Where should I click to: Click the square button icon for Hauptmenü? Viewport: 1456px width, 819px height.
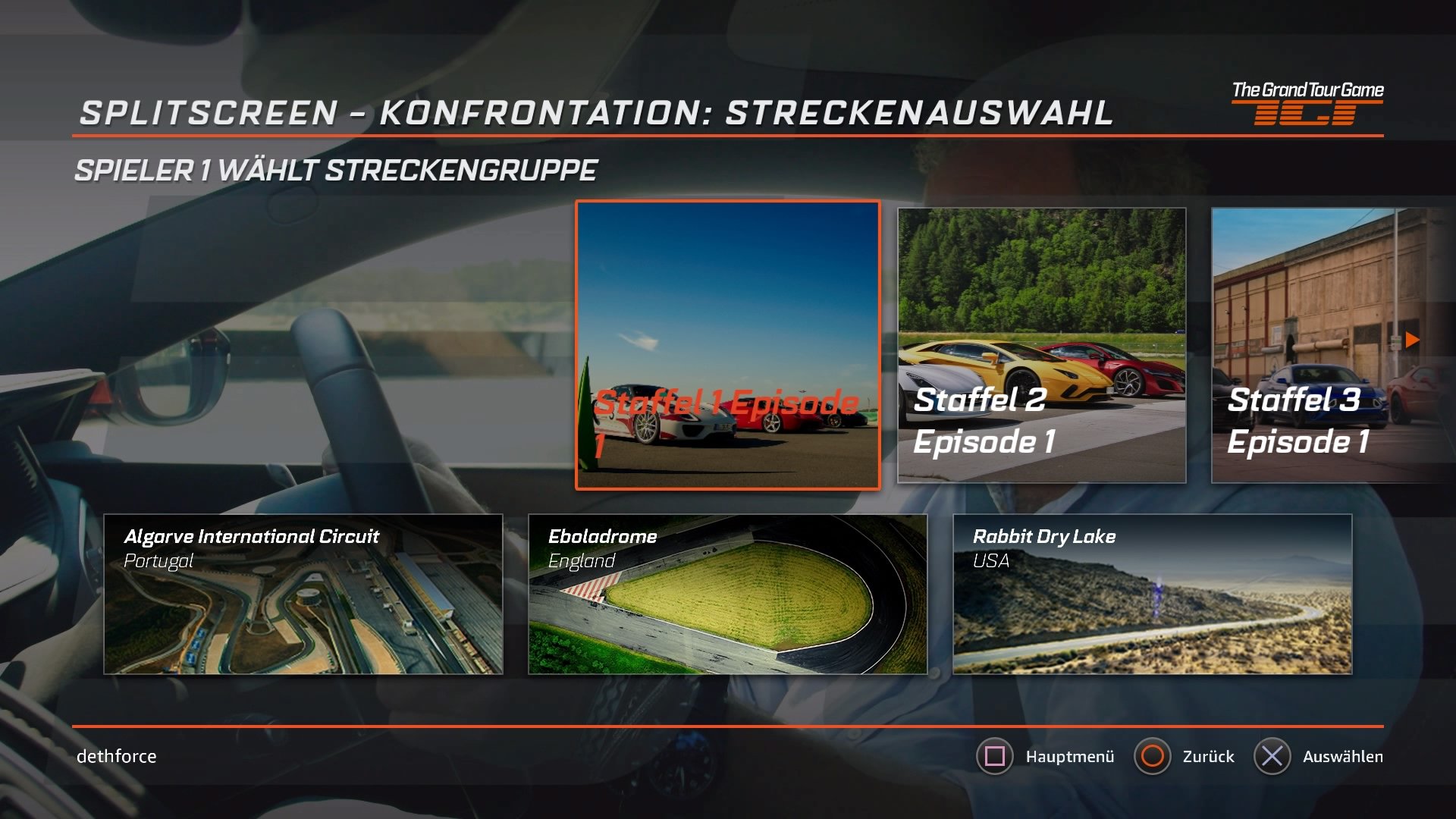coord(996,756)
